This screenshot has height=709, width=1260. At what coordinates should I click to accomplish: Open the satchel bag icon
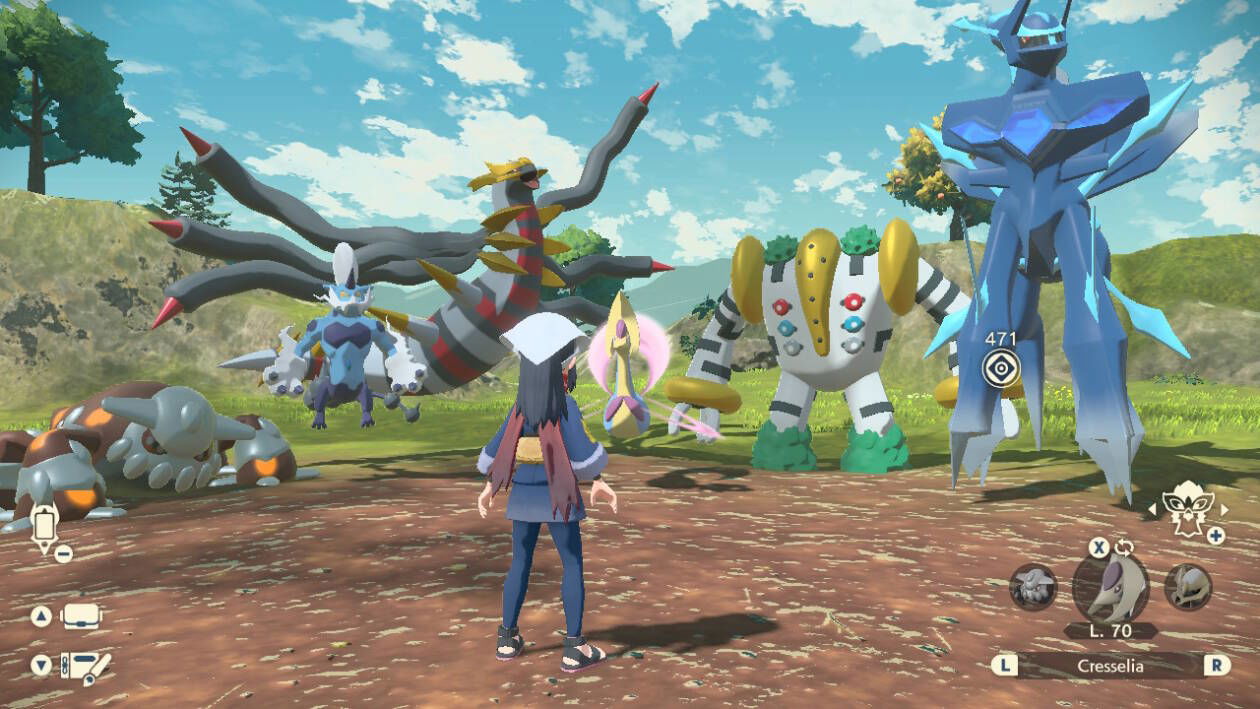(83, 616)
